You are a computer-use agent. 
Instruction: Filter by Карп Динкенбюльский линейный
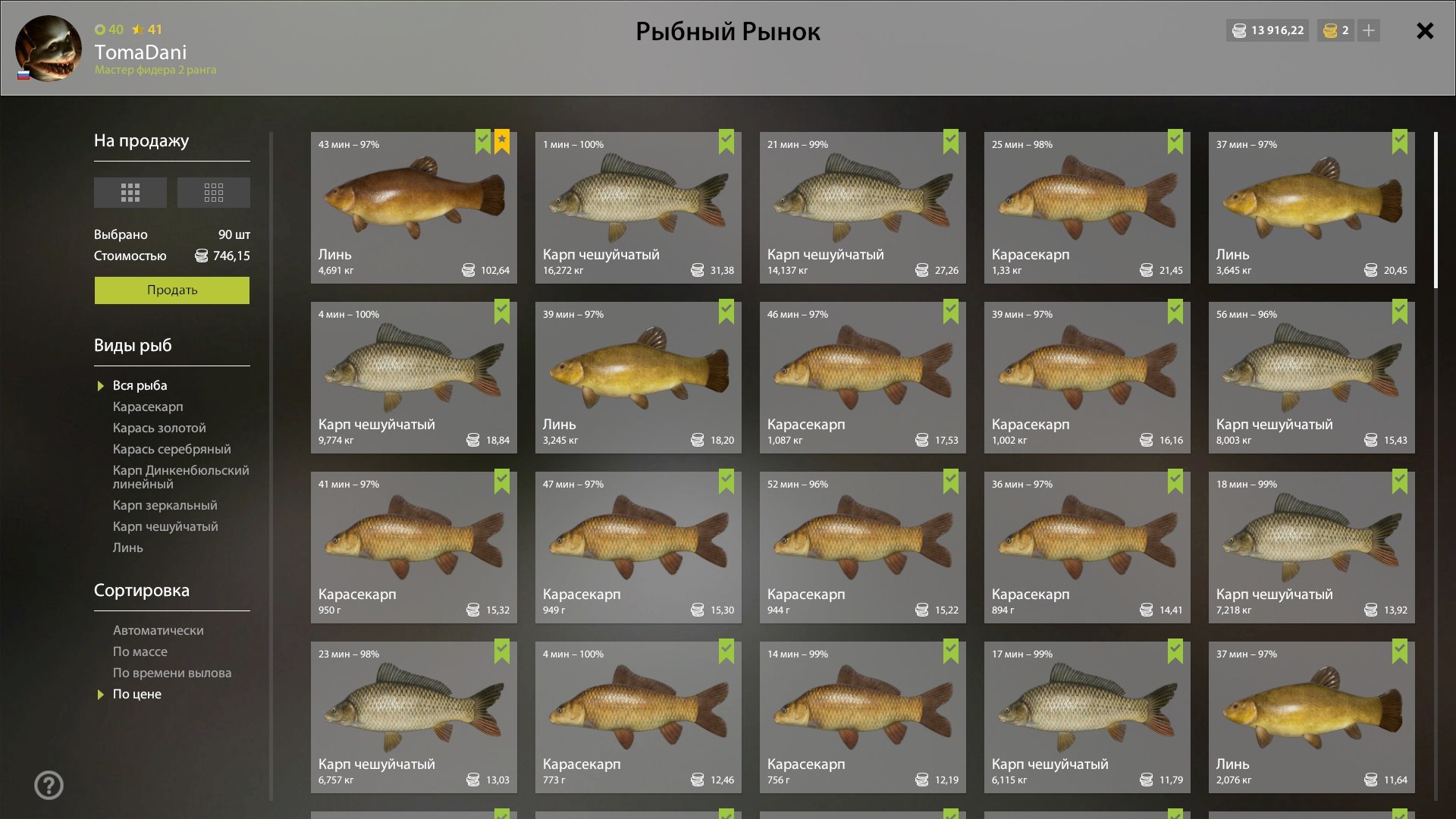(x=180, y=477)
